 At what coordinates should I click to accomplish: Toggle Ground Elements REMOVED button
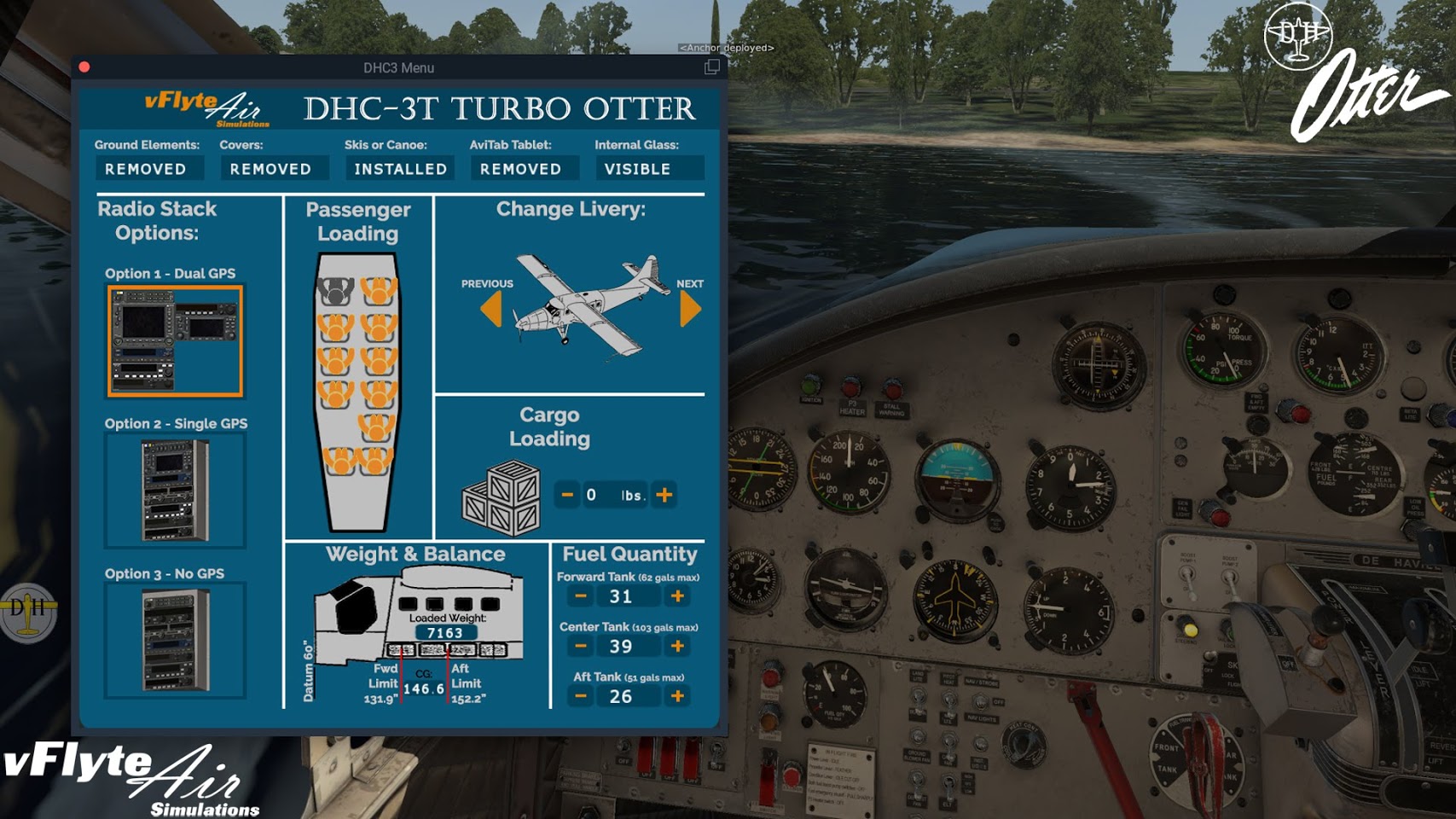(146, 169)
